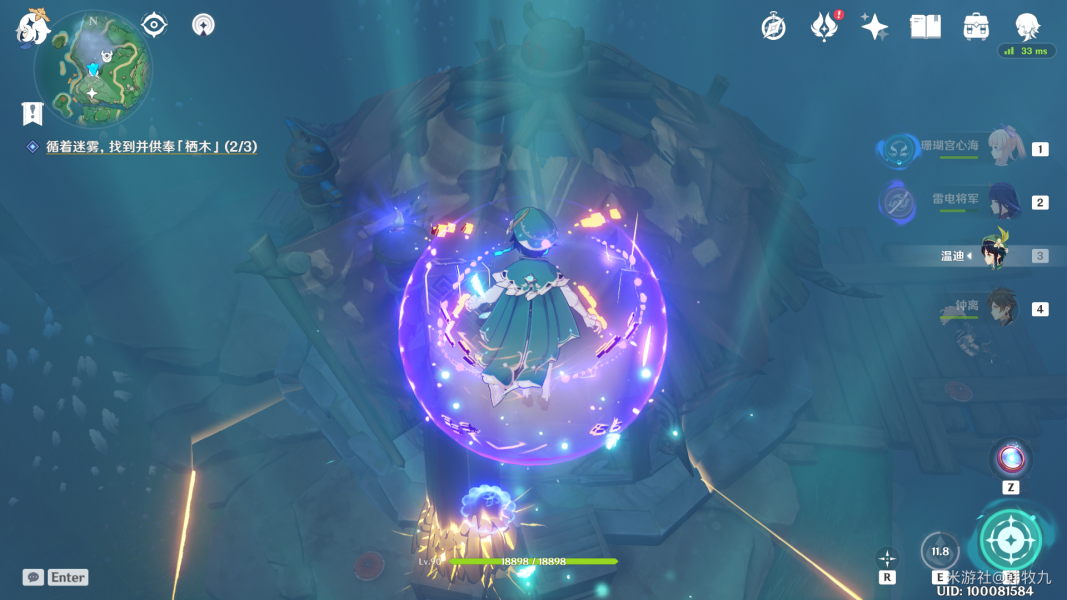Activate the eye-shaped elemental sight icon
1067x600 pixels.
pyautogui.click(x=154, y=25)
